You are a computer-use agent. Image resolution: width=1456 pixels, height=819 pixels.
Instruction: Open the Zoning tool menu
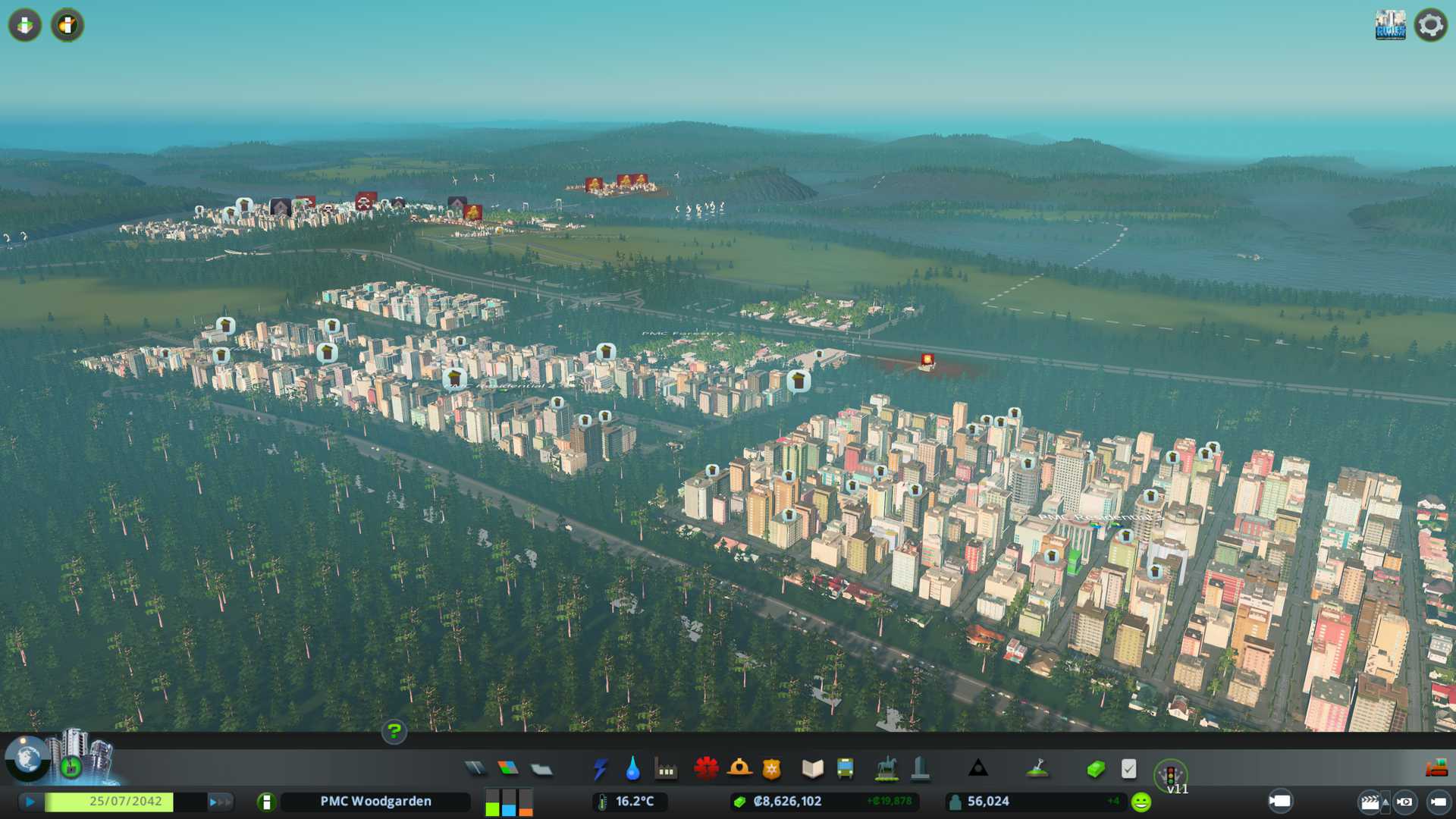(508, 769)
